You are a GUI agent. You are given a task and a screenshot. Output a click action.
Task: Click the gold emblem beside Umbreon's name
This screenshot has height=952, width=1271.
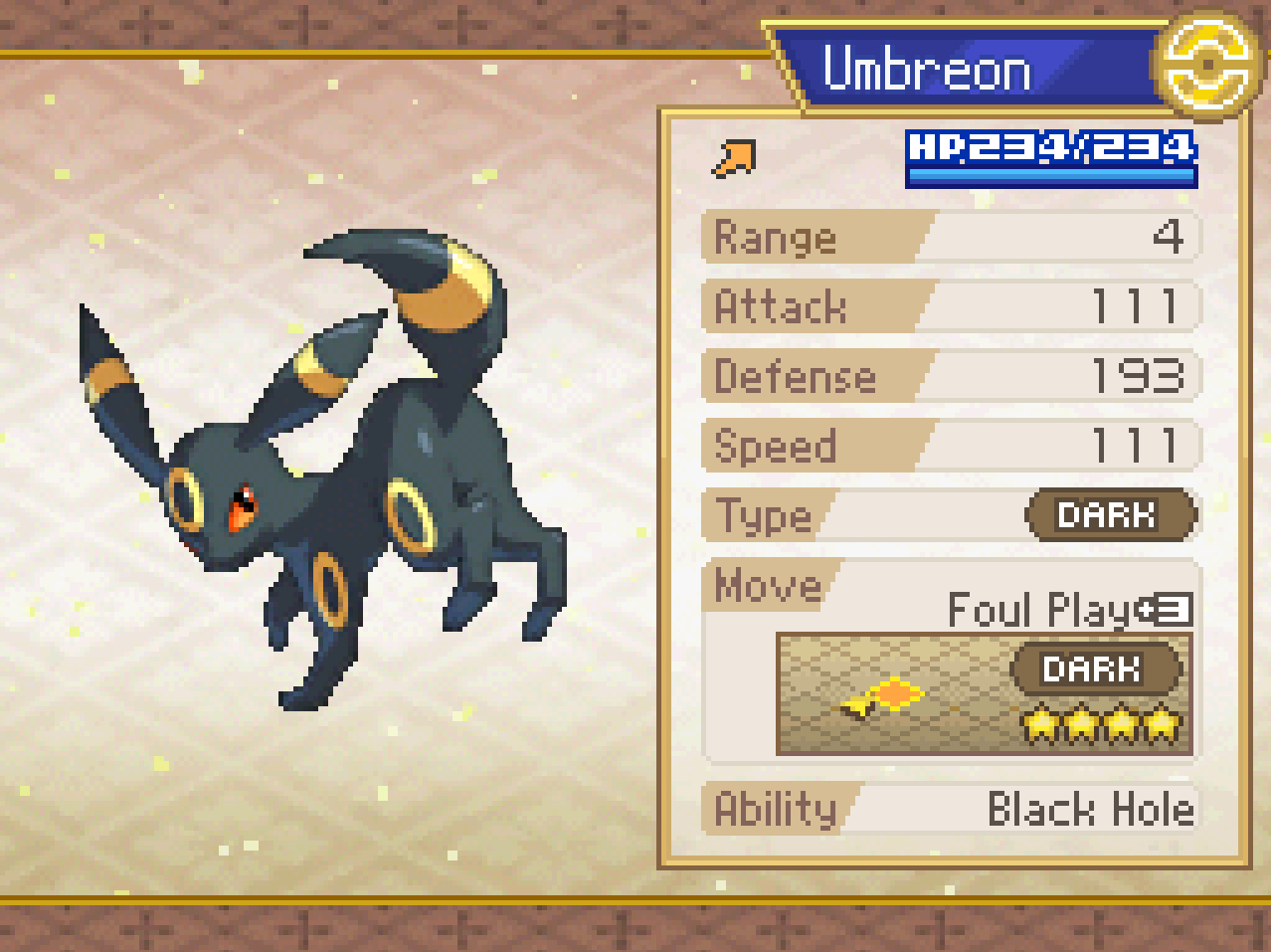click(x=1205, y=64)
